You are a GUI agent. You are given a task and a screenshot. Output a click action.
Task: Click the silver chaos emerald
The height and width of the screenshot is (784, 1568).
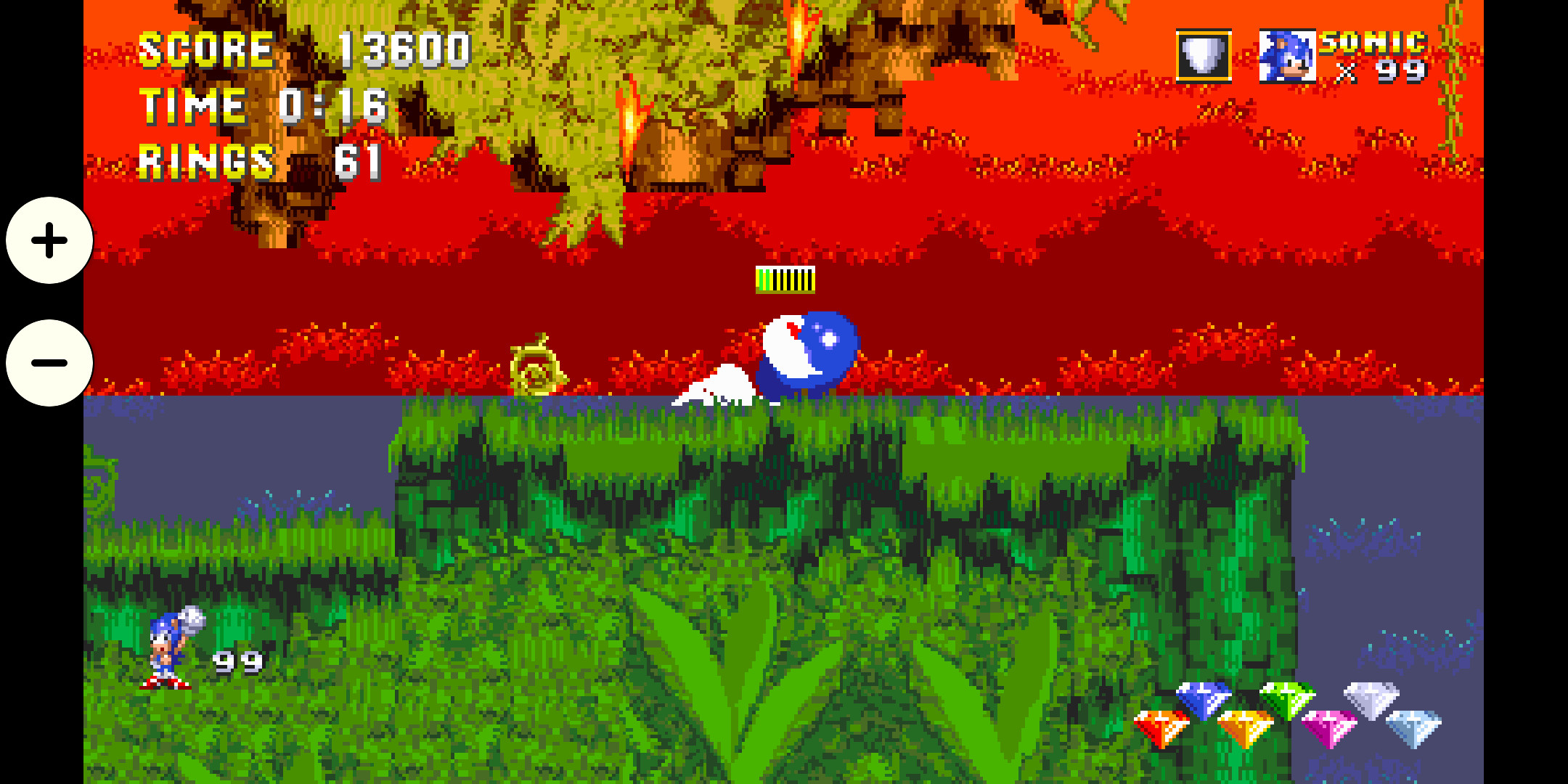coord(1371,699)
